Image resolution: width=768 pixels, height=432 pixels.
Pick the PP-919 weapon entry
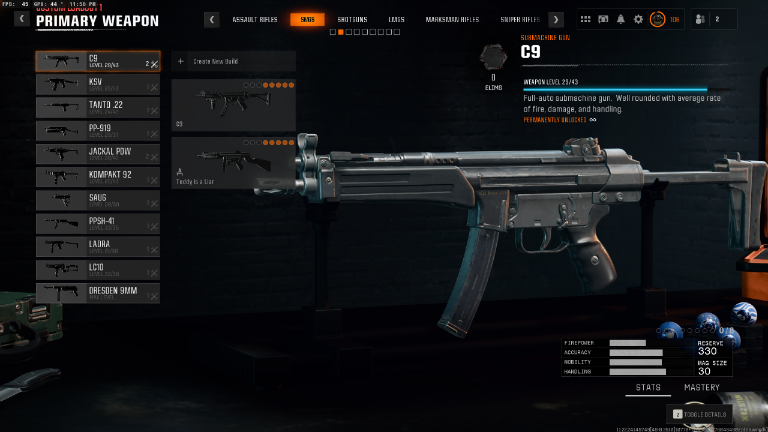pos(97,130)
